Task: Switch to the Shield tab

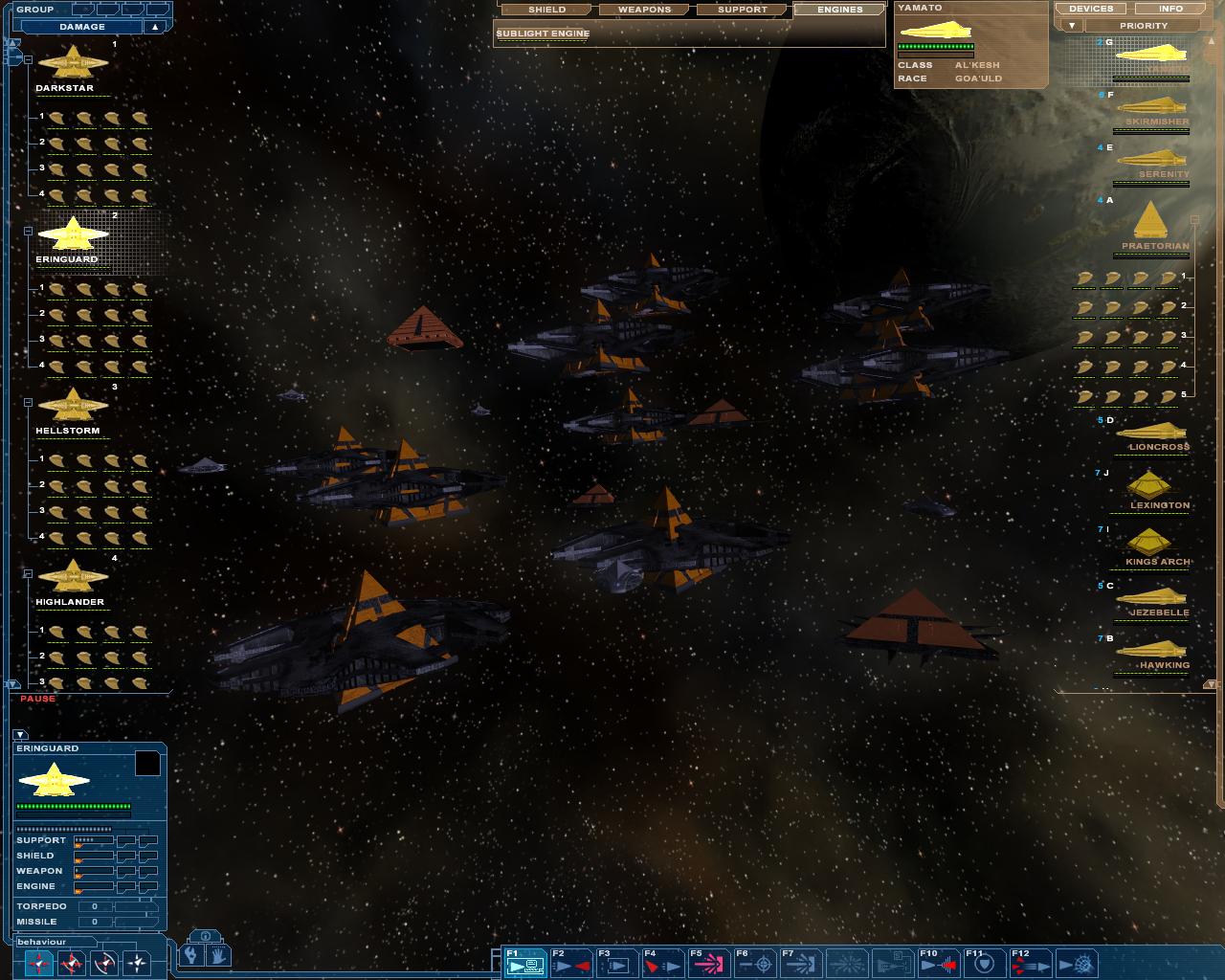Action: 546,10
